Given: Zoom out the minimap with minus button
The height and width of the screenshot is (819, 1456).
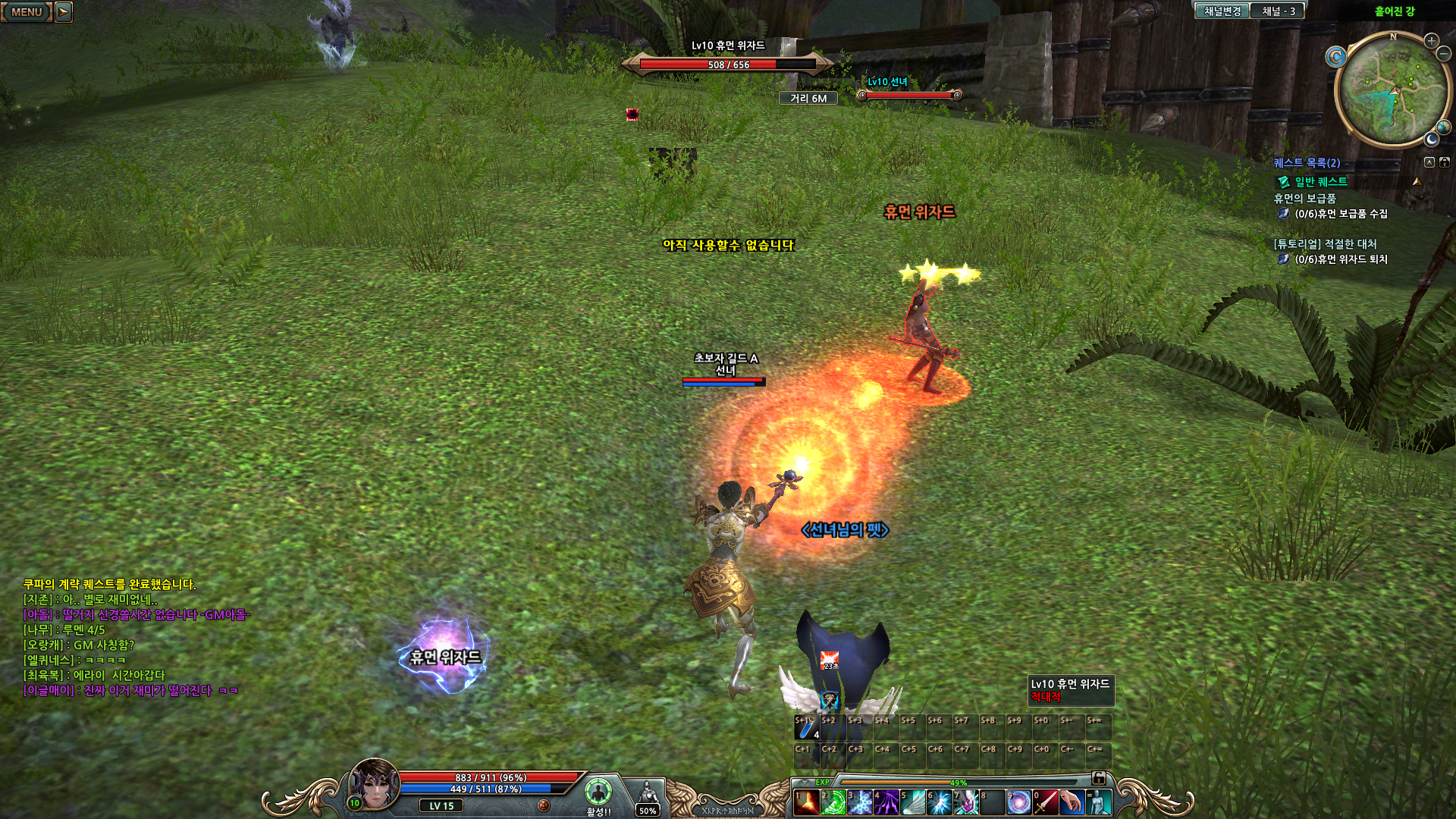Looking at the screenshot, I should tap(1444, 53).
